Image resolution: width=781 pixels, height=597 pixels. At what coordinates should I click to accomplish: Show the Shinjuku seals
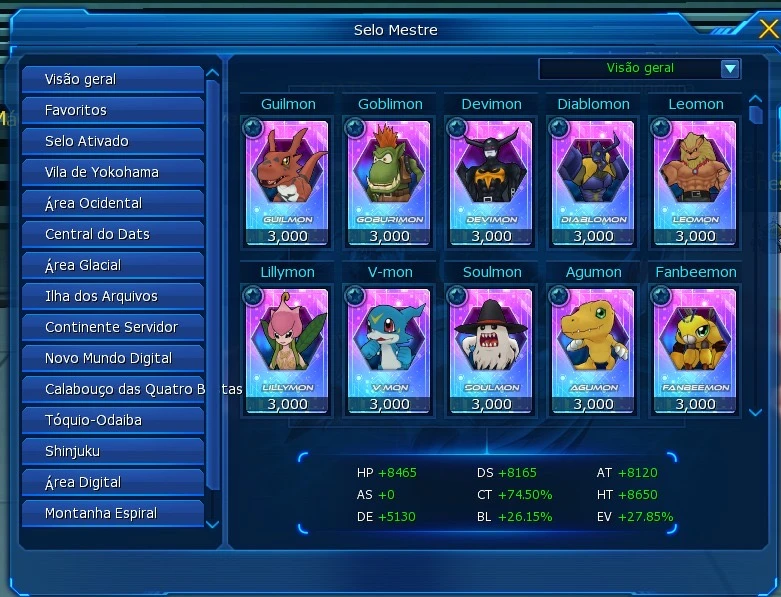pos(112,451)
